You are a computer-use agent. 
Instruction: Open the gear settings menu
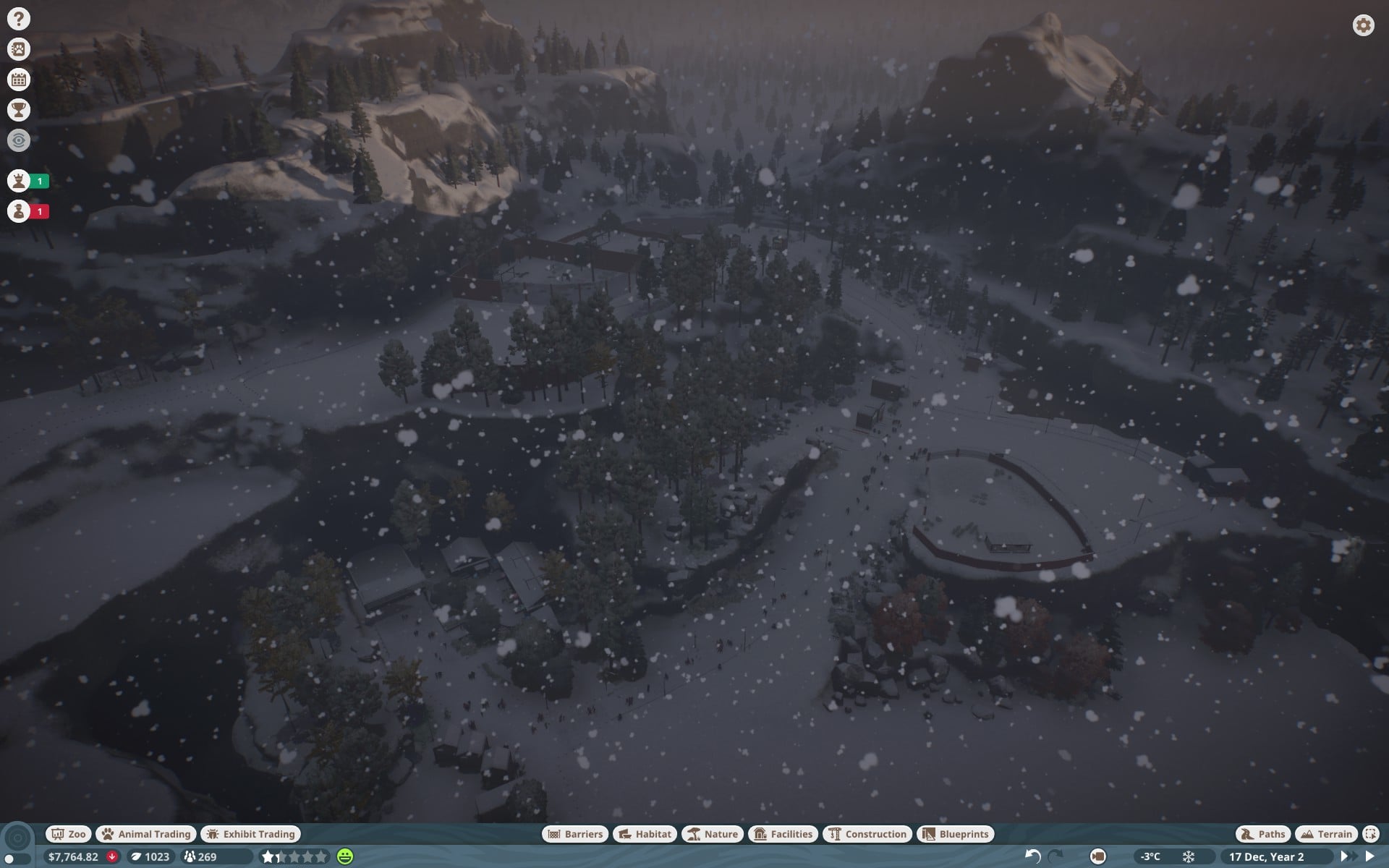point(1363,25)
